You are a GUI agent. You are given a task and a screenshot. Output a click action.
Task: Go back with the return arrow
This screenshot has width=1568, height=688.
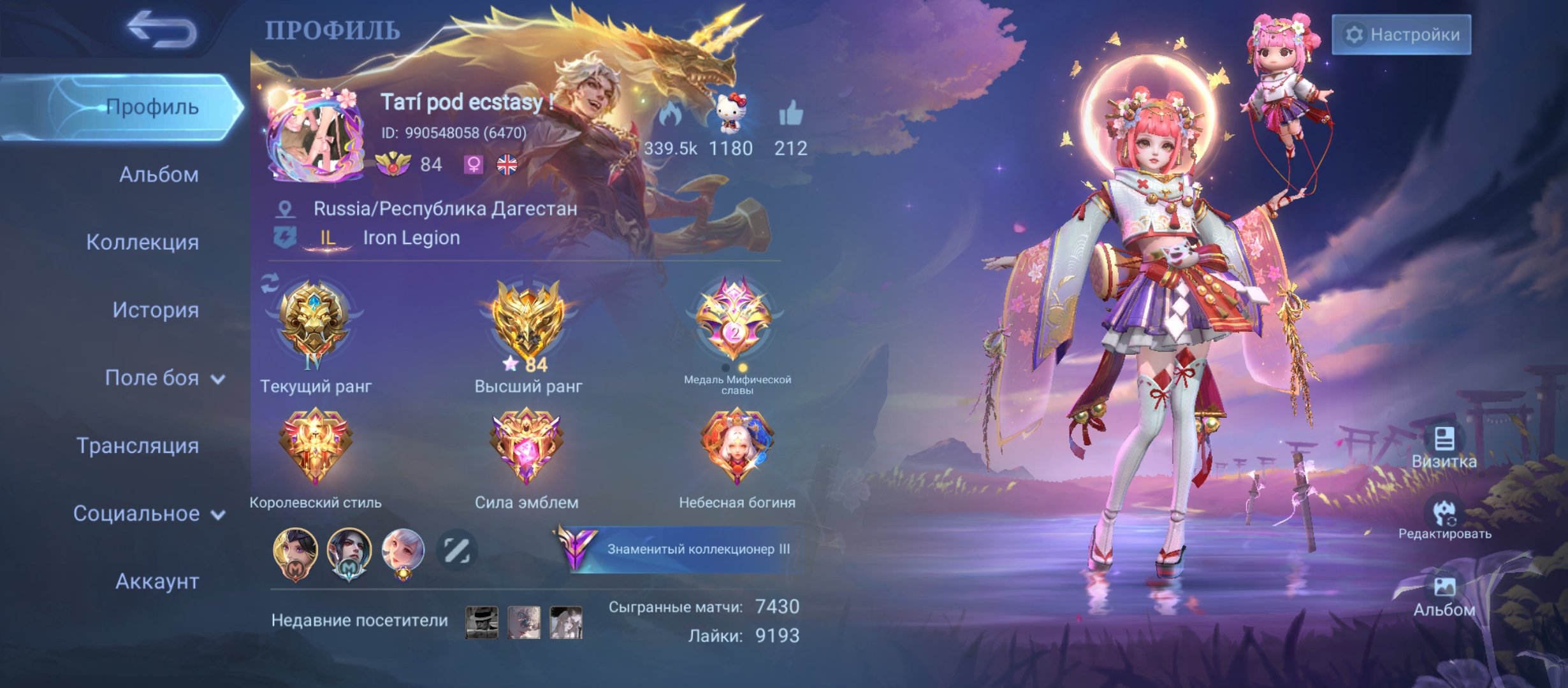tap(162, 29)
